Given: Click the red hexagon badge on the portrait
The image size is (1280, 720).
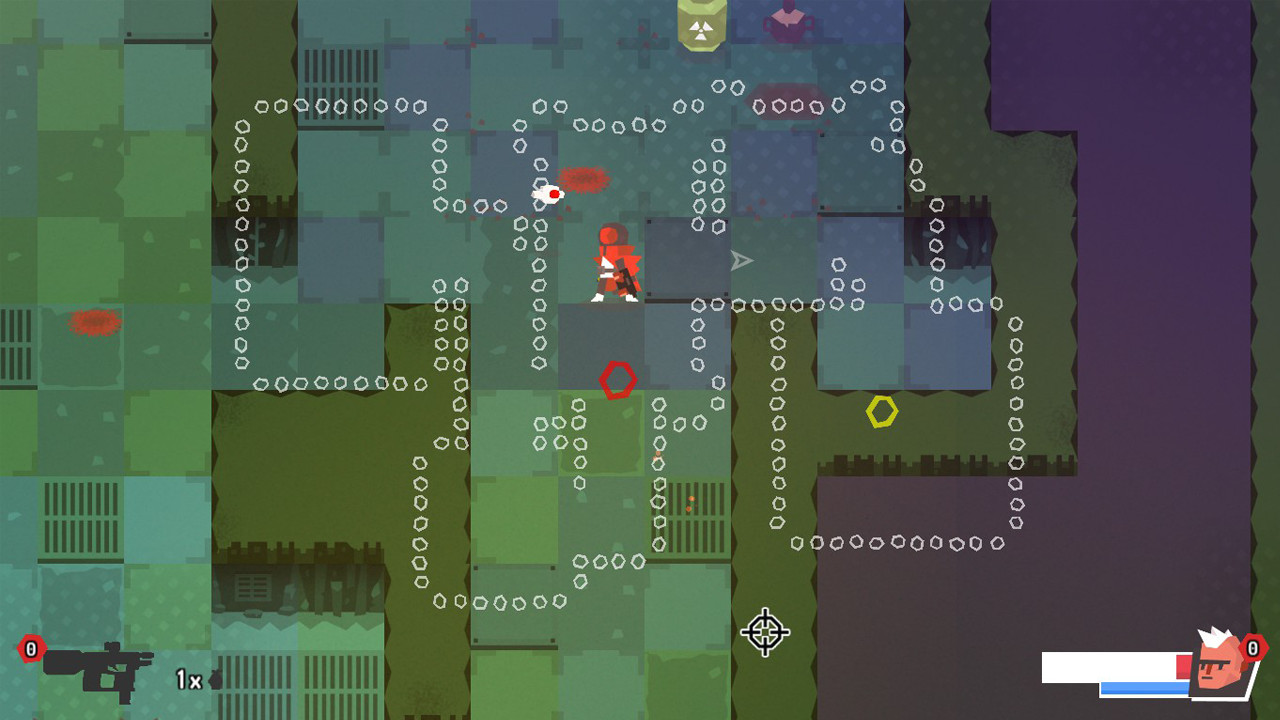Looking at the screenshot, I should (1254, 647).
